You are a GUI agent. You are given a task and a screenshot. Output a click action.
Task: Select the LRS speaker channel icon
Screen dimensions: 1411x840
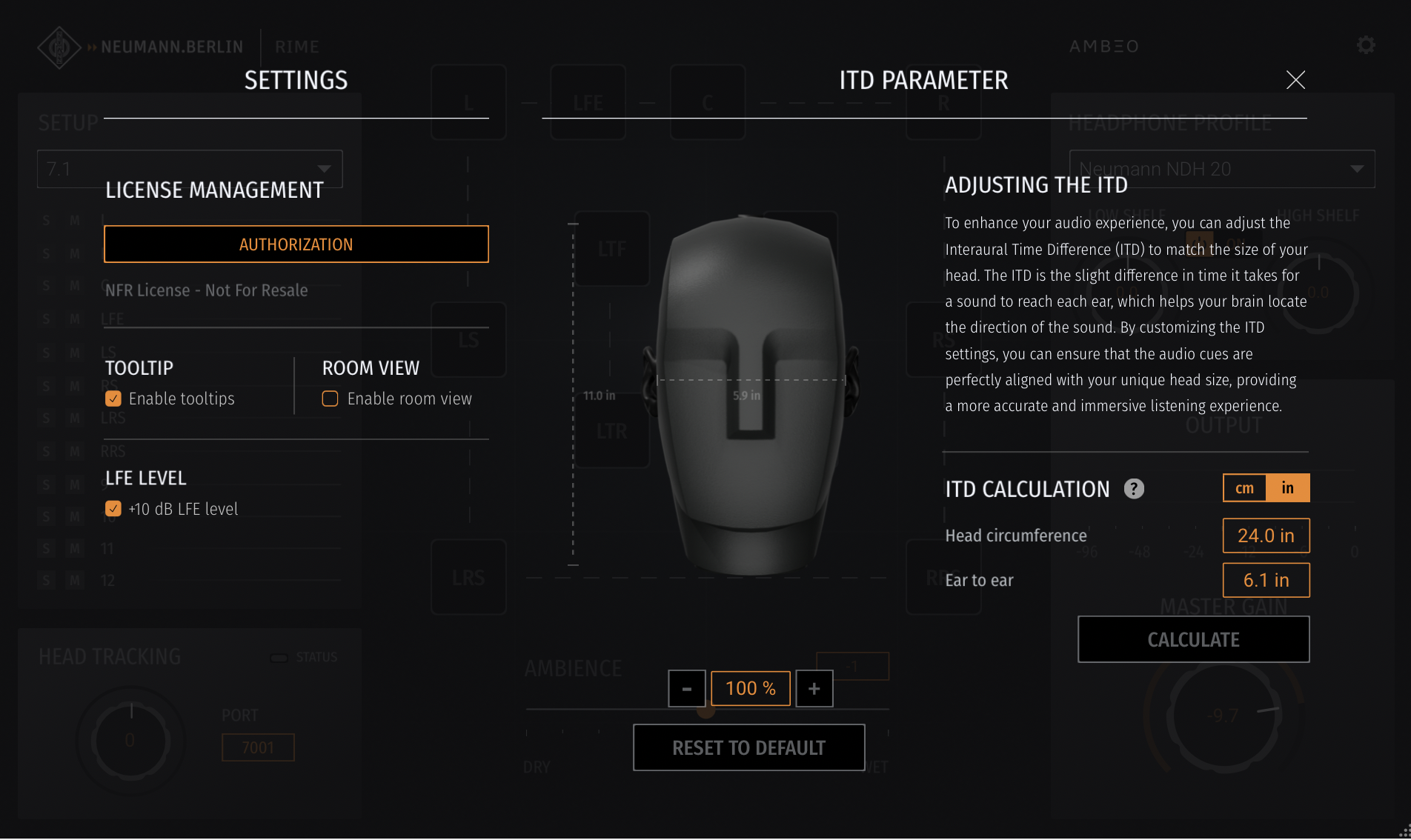click(x=468, y=577)
